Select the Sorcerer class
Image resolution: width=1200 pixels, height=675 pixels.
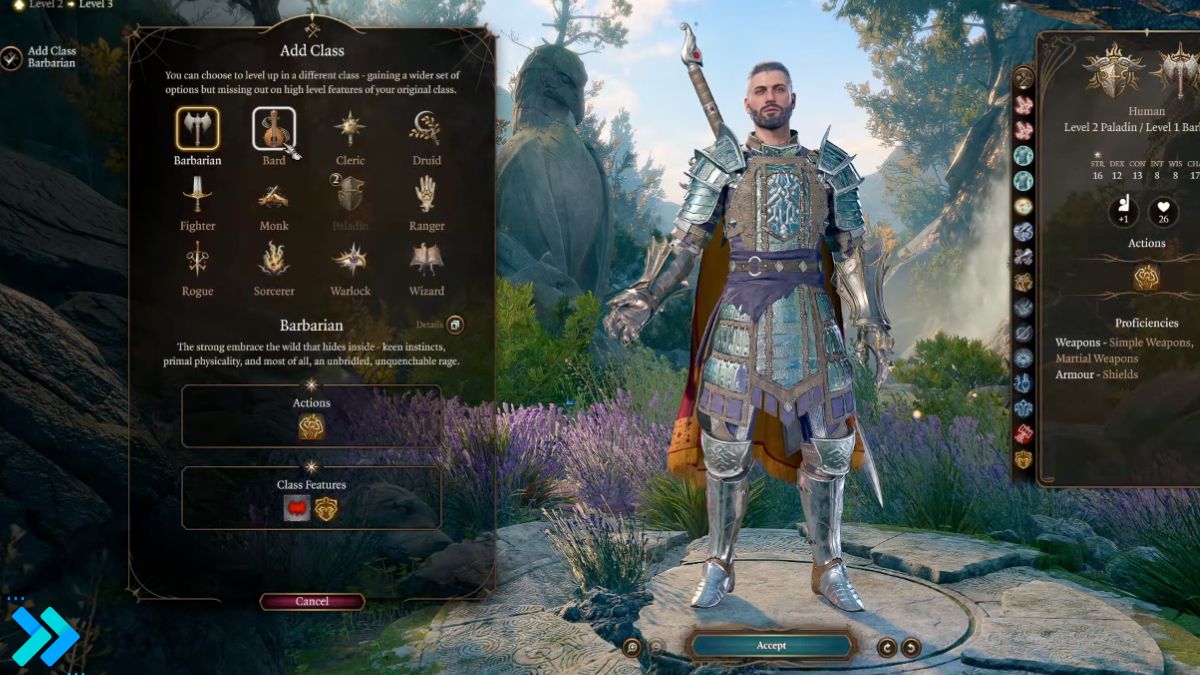pyautogui.click(x=273, y=259)
